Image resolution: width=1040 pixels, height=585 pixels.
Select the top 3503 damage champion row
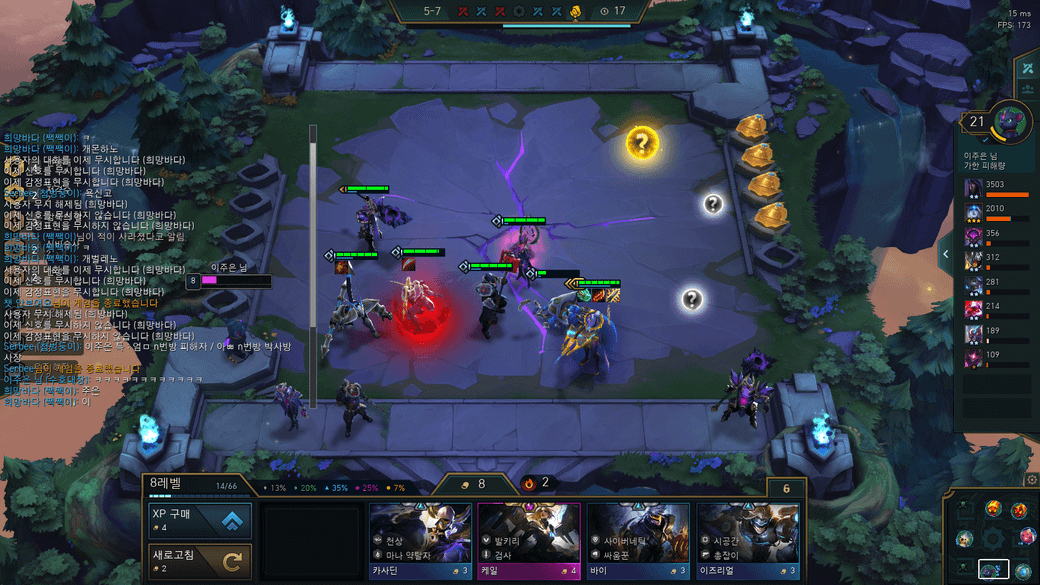(996, 188)
